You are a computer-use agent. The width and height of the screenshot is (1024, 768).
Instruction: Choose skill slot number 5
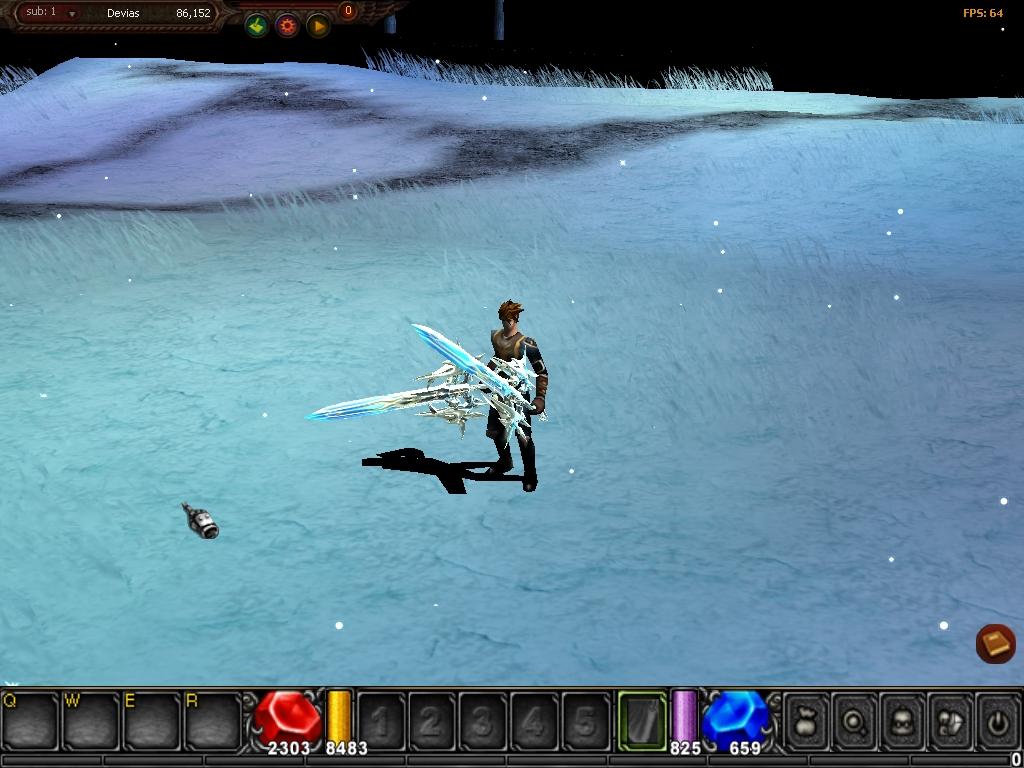coord(586,720)
